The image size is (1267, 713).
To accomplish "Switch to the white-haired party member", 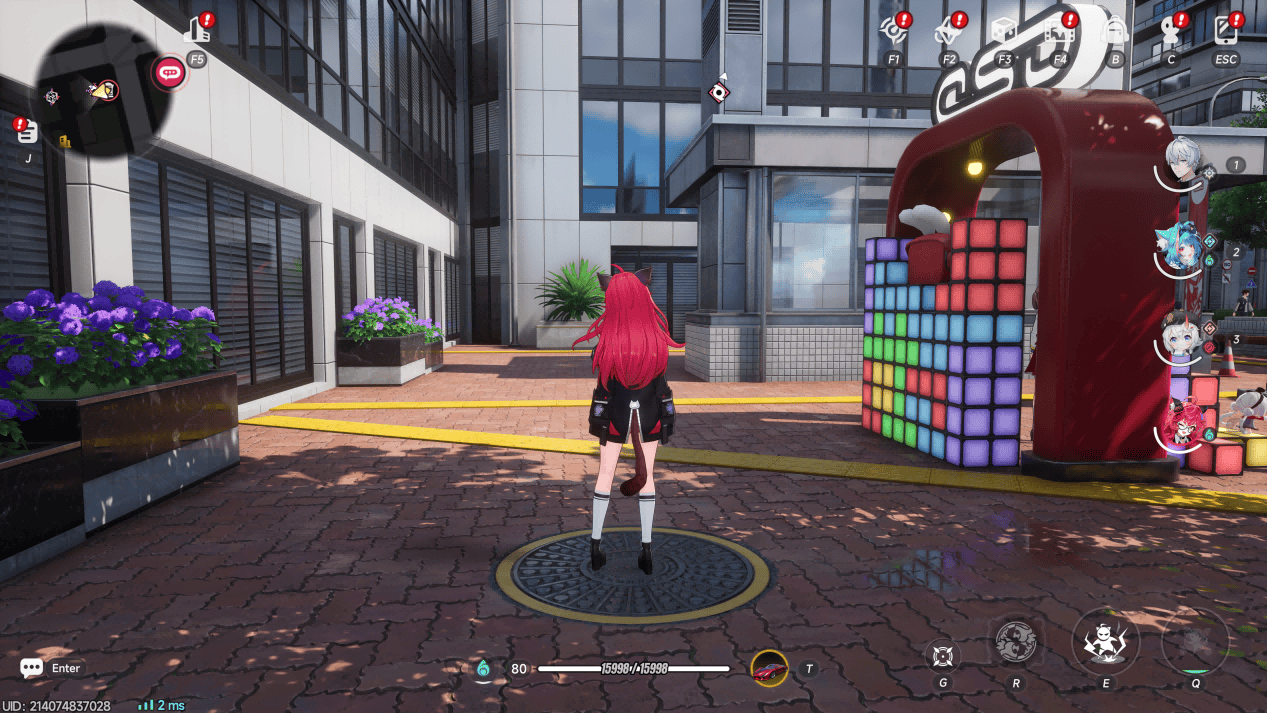I will click(x=1185, y=161).
